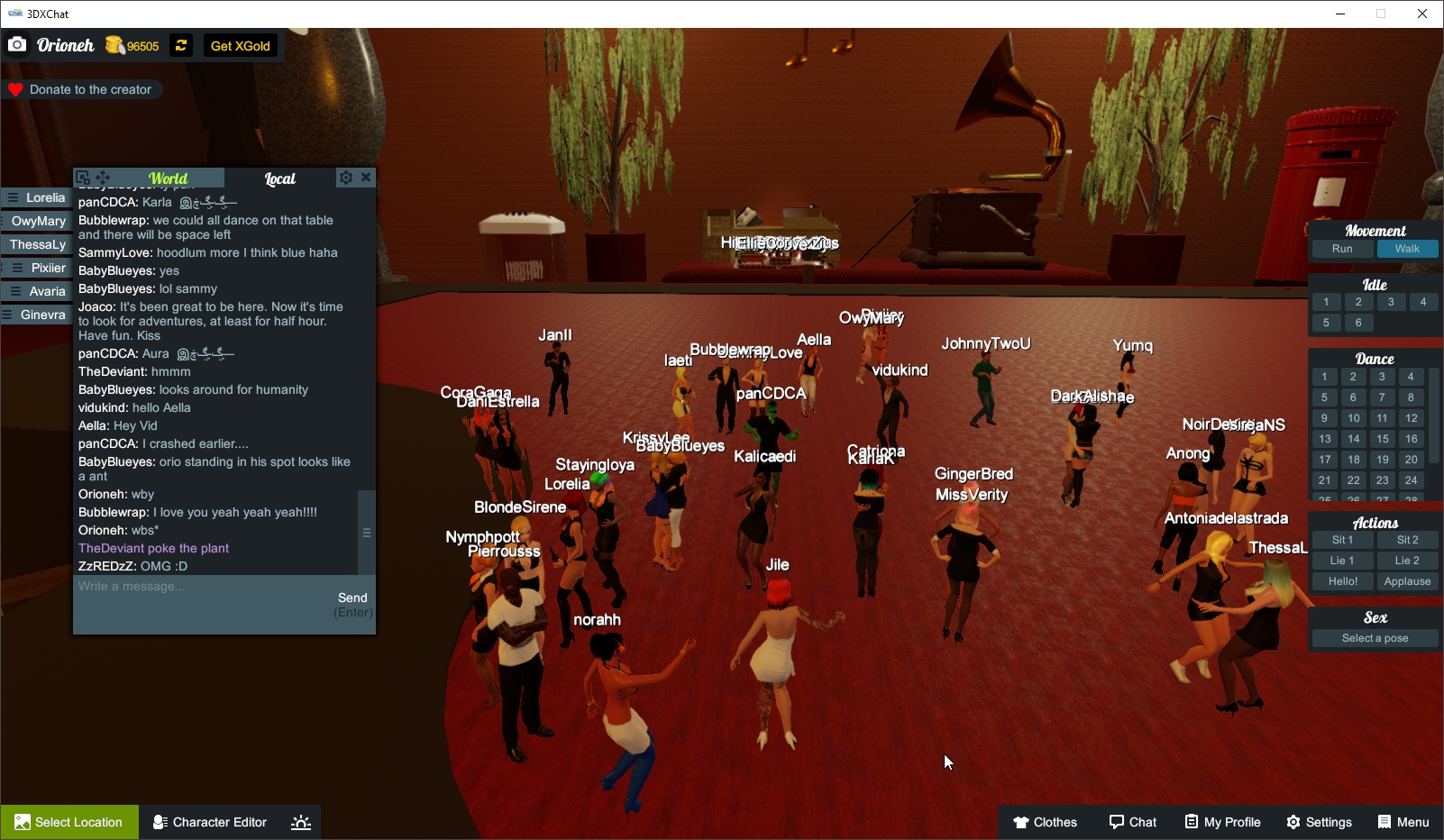Switch to the Local chat tab
This screenshot has height=840, width=1444.
coord(280,178)
